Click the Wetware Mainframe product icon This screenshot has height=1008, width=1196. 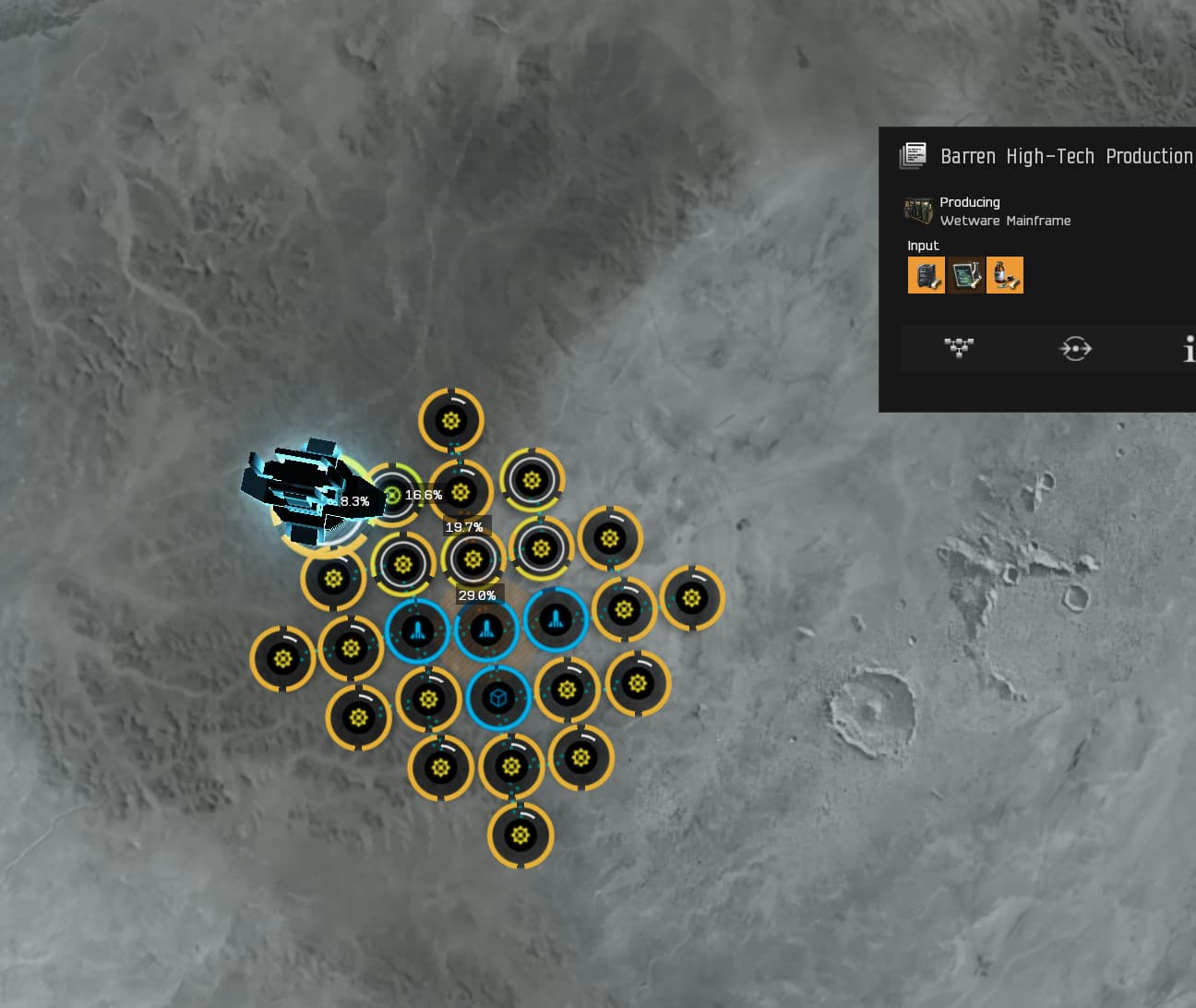tap(918, 210)
